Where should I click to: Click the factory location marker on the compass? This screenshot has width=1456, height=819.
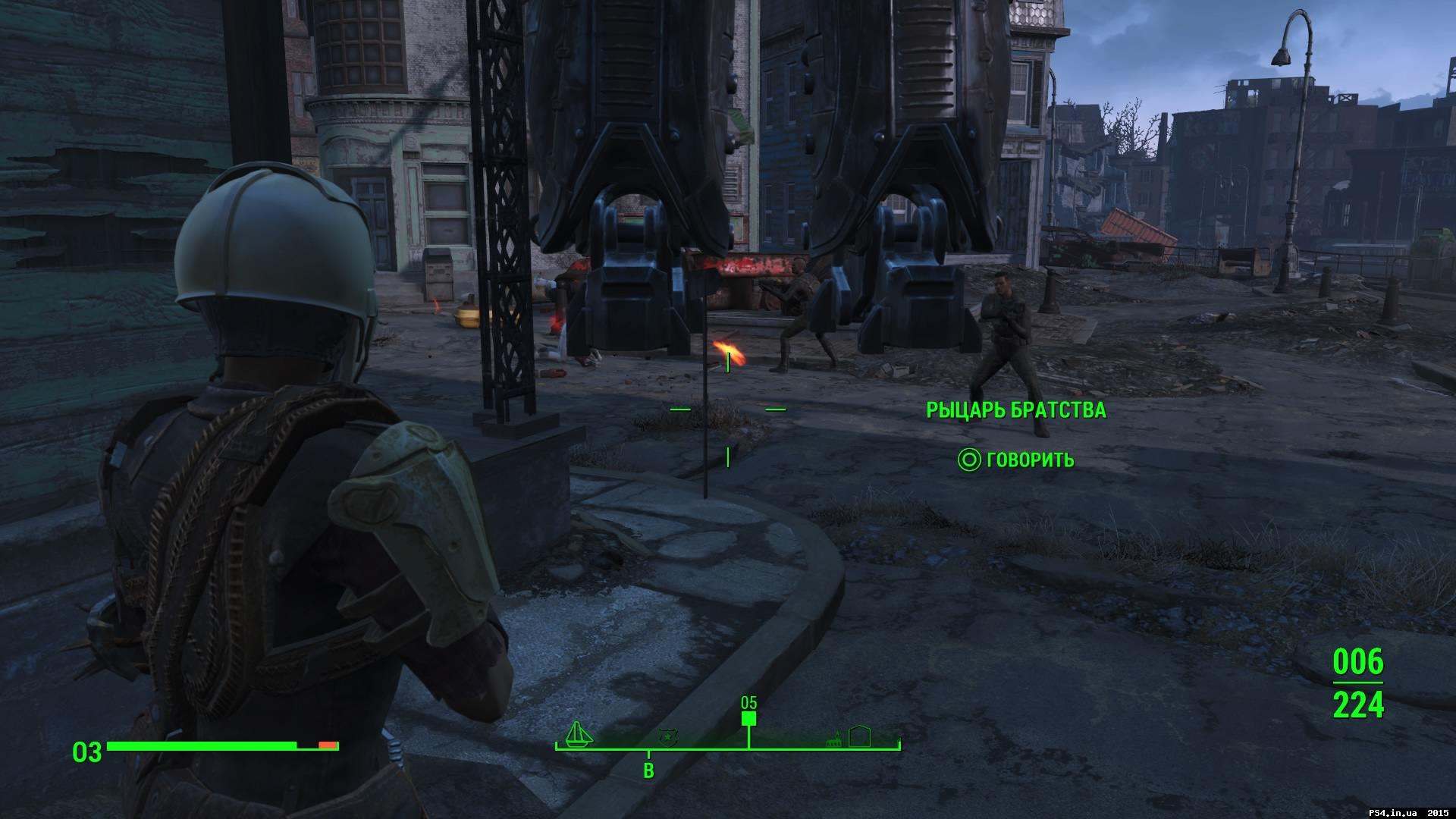coord(833,739)
